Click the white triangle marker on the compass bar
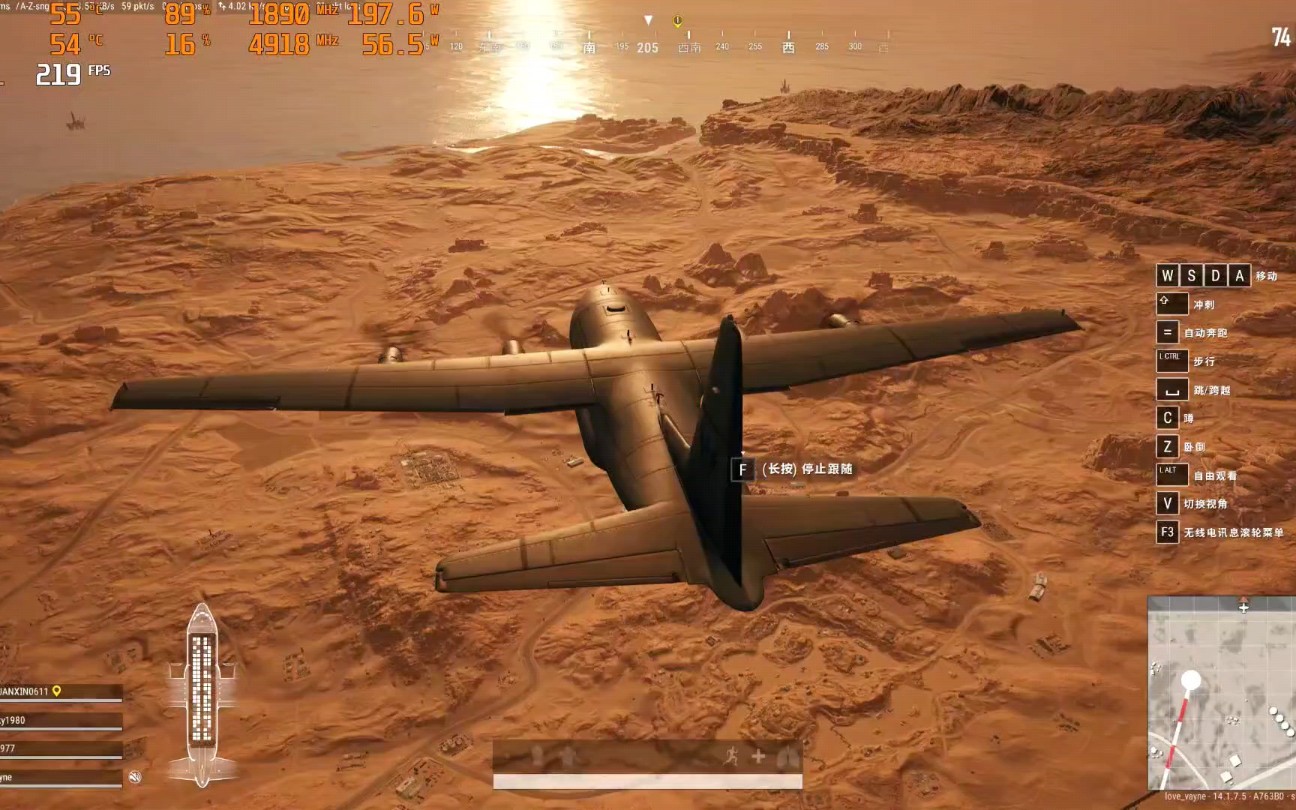 tap(649, 20)
